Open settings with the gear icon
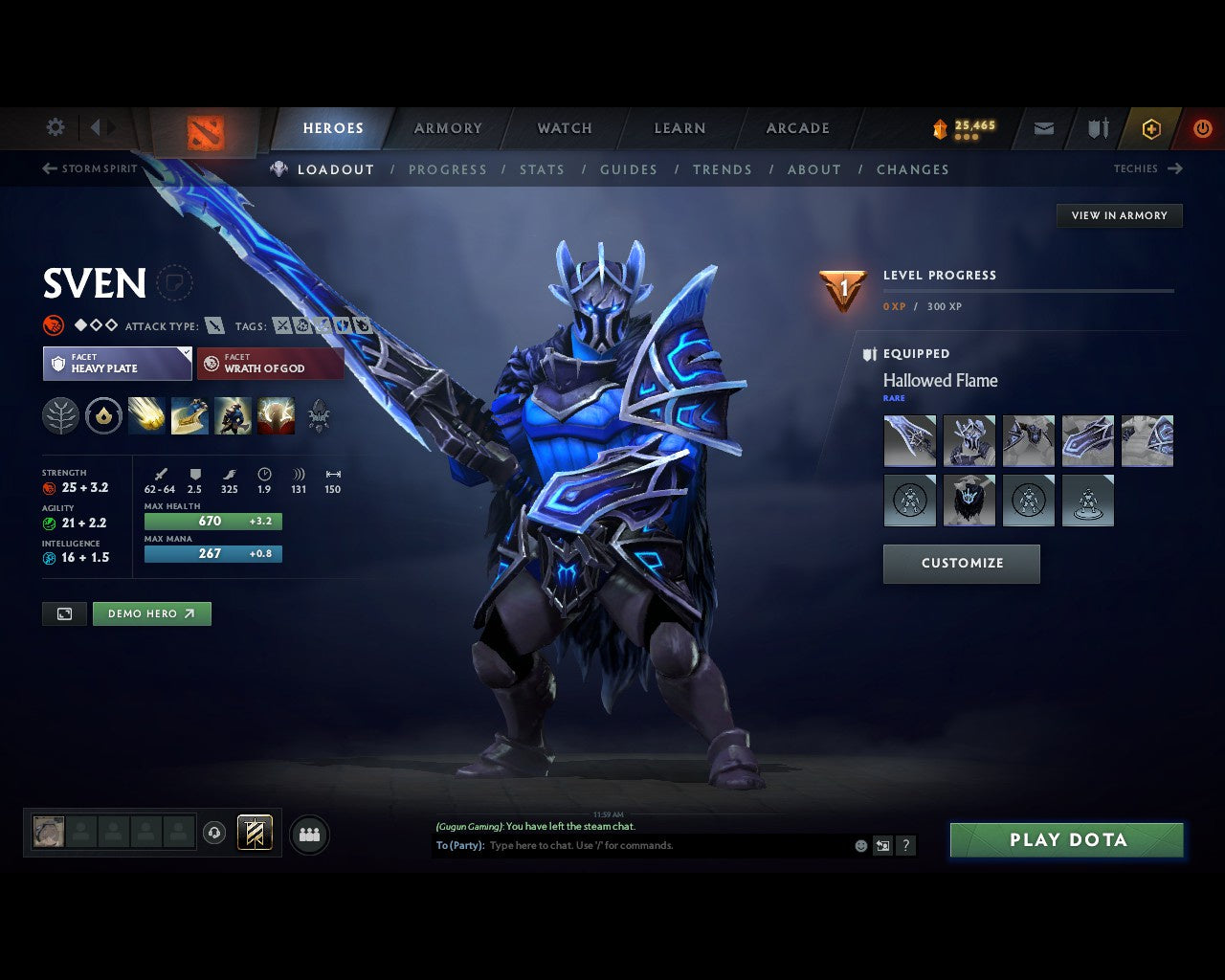Image resolution: width=1225 pixels, height=980 pixels. tap(55, 126)
